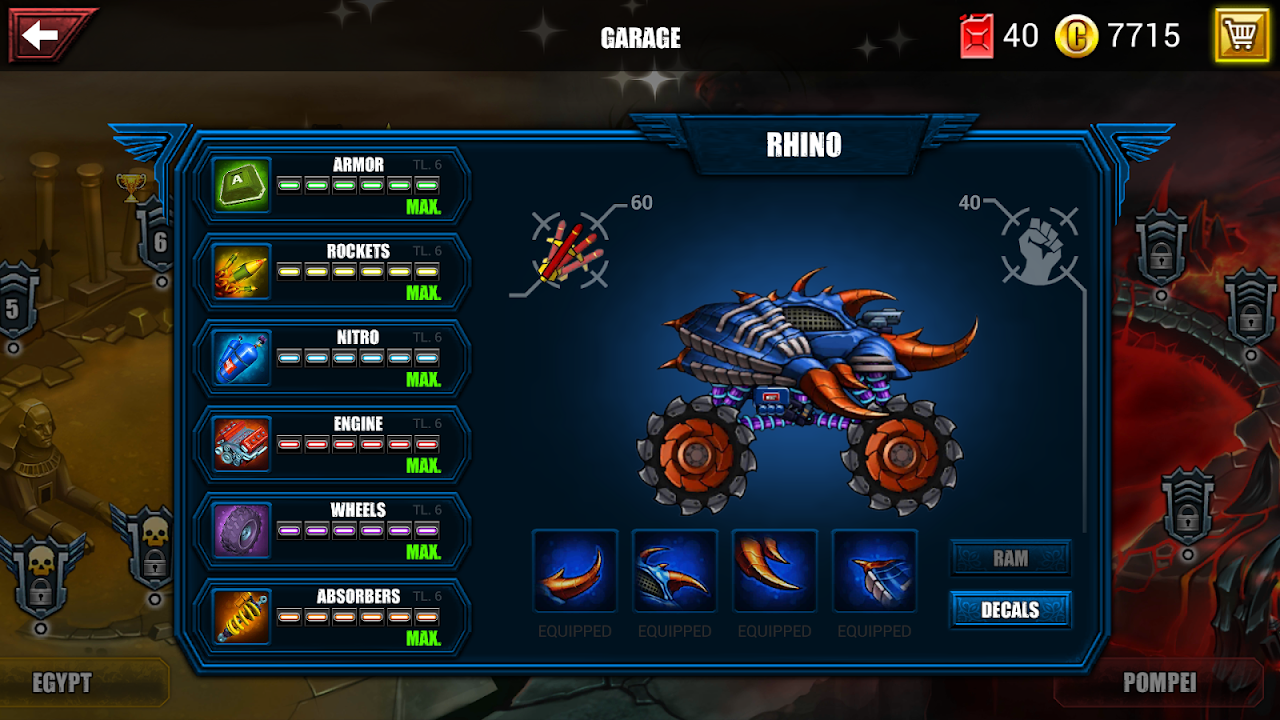Select the blue grille horn ram part
The height and width of the screenshot is (720, 1280).
point(675,572)
